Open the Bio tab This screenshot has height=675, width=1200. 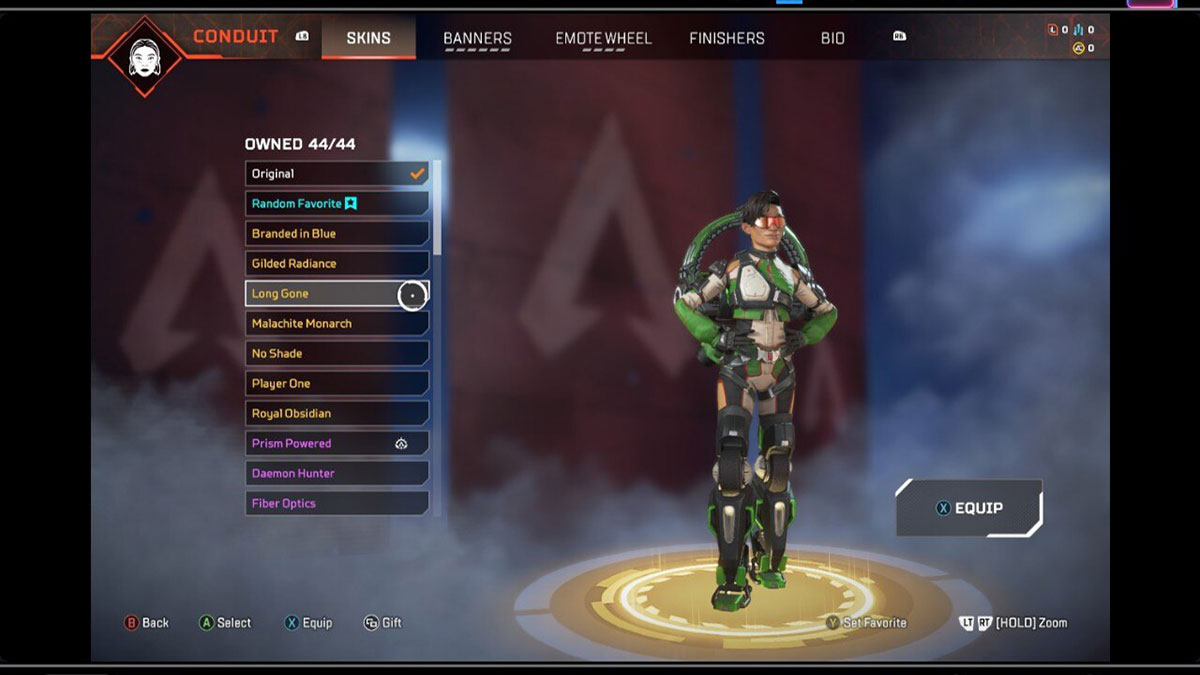tap(832, 38)
